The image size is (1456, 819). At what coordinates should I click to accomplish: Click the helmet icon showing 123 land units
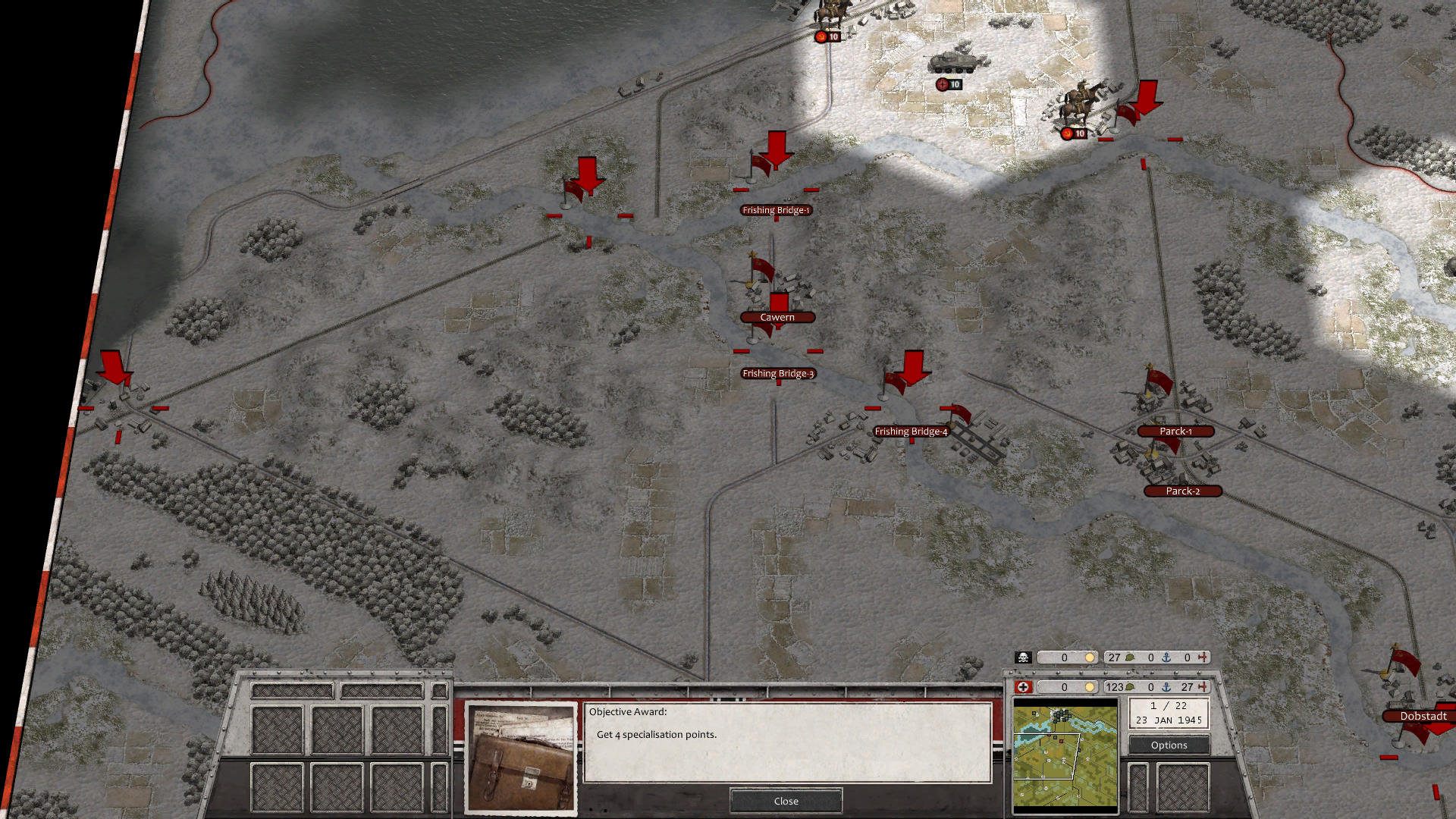1129,686
